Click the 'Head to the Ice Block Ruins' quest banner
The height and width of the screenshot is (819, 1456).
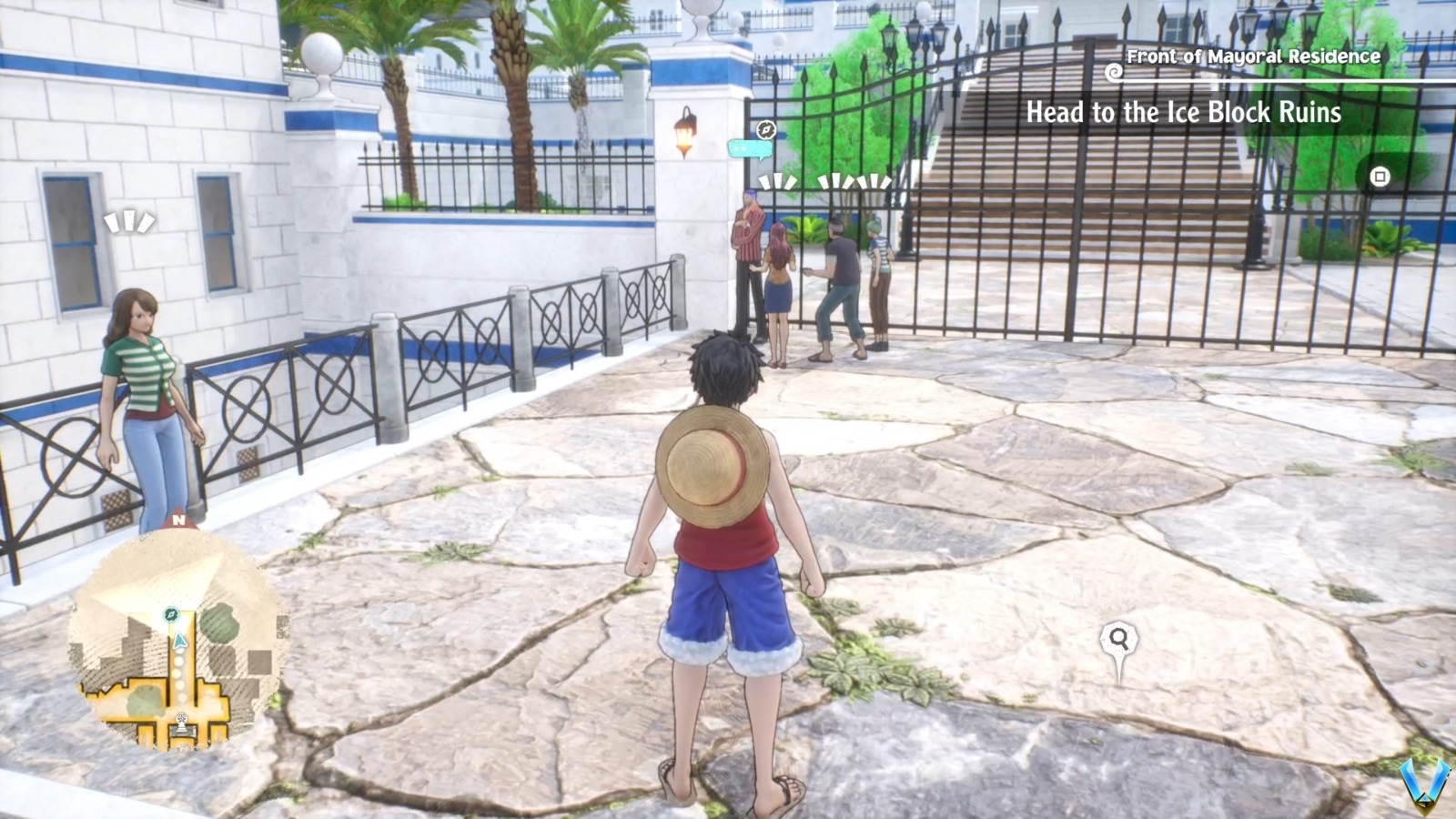pyautogui.click(x=1183, y=114)
